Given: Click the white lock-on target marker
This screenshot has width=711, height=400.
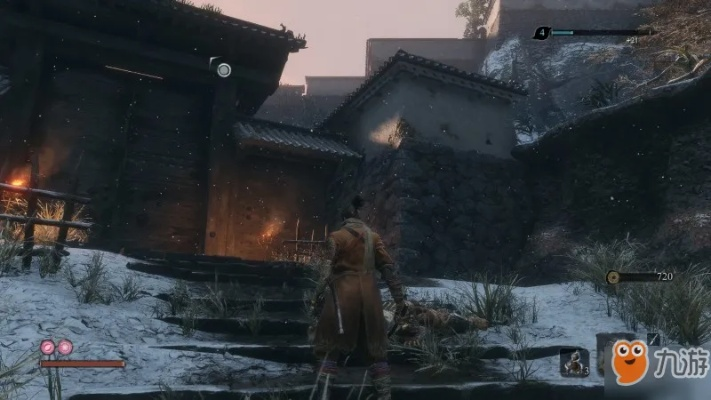Looking at the screenshot, I should (x=223, y=69).
